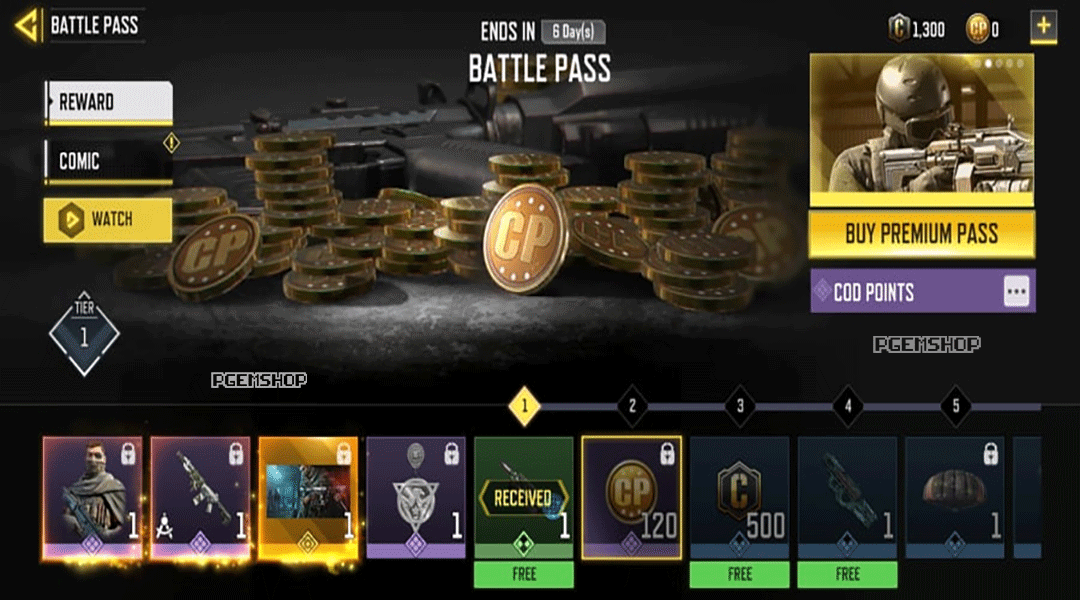The height and width of the screenshot is (600, 1080).
Task: Select the tier 4 weapon reward tile
Action: click(x=847, y=497)
